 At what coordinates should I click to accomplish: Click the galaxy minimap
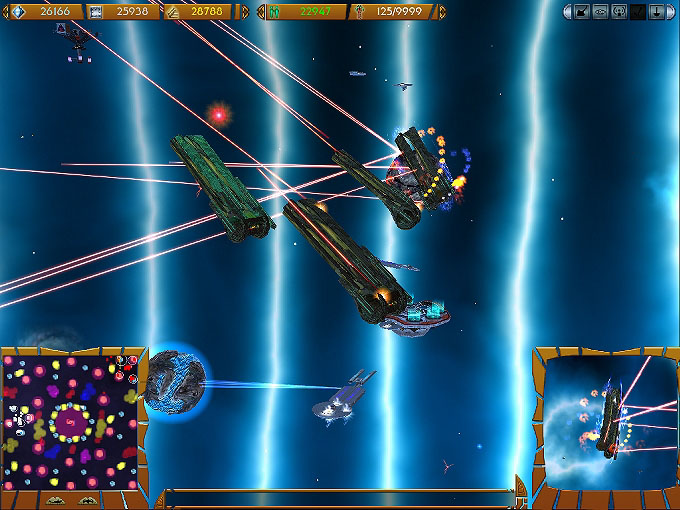click(x=70, y=420)
